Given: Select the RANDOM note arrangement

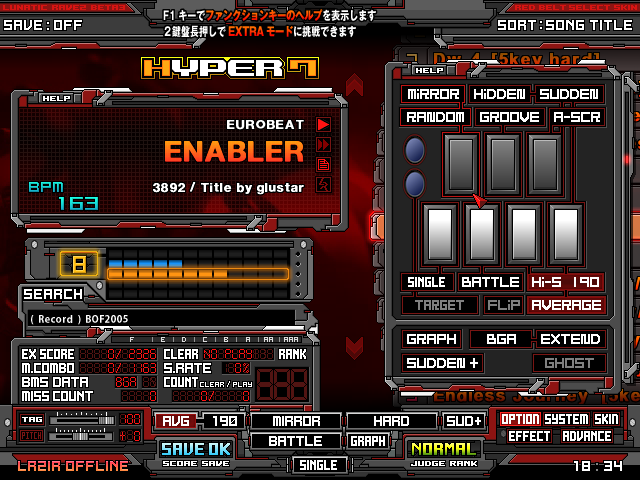Looking at the screenshot, I should [x=435, y=117].
